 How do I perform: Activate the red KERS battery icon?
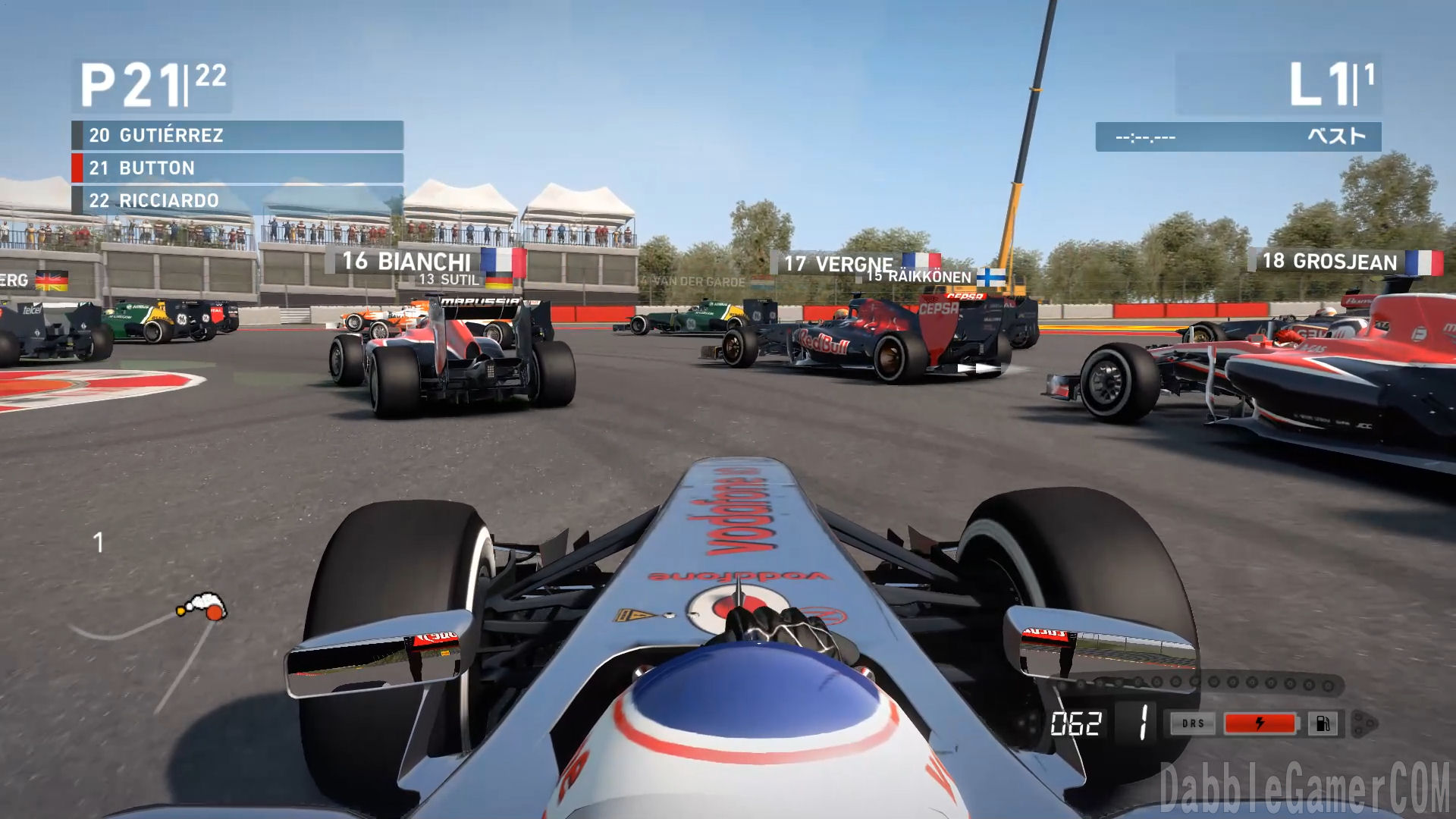1260,723
